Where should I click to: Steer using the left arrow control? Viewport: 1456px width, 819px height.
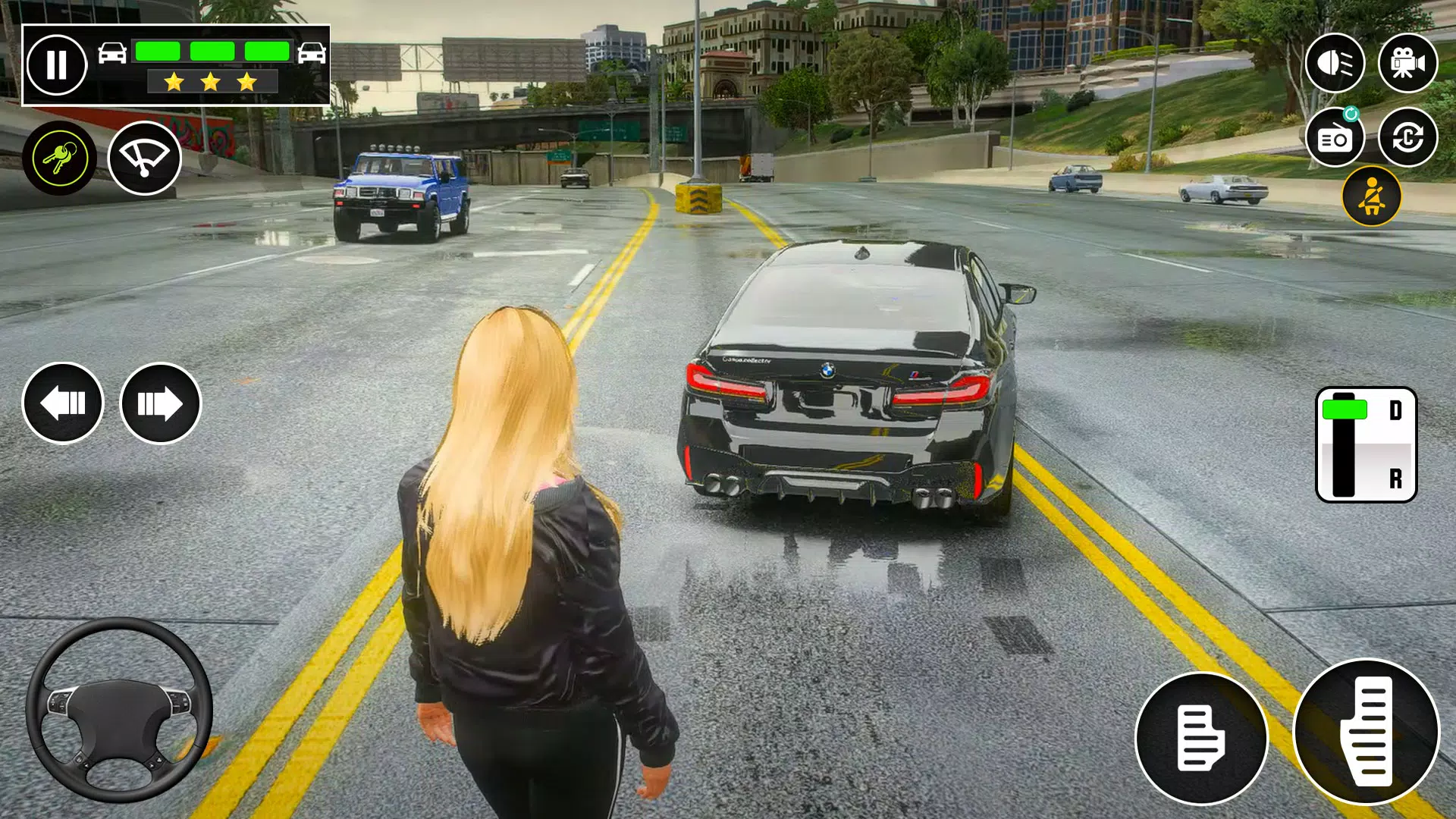coord(62,403)
